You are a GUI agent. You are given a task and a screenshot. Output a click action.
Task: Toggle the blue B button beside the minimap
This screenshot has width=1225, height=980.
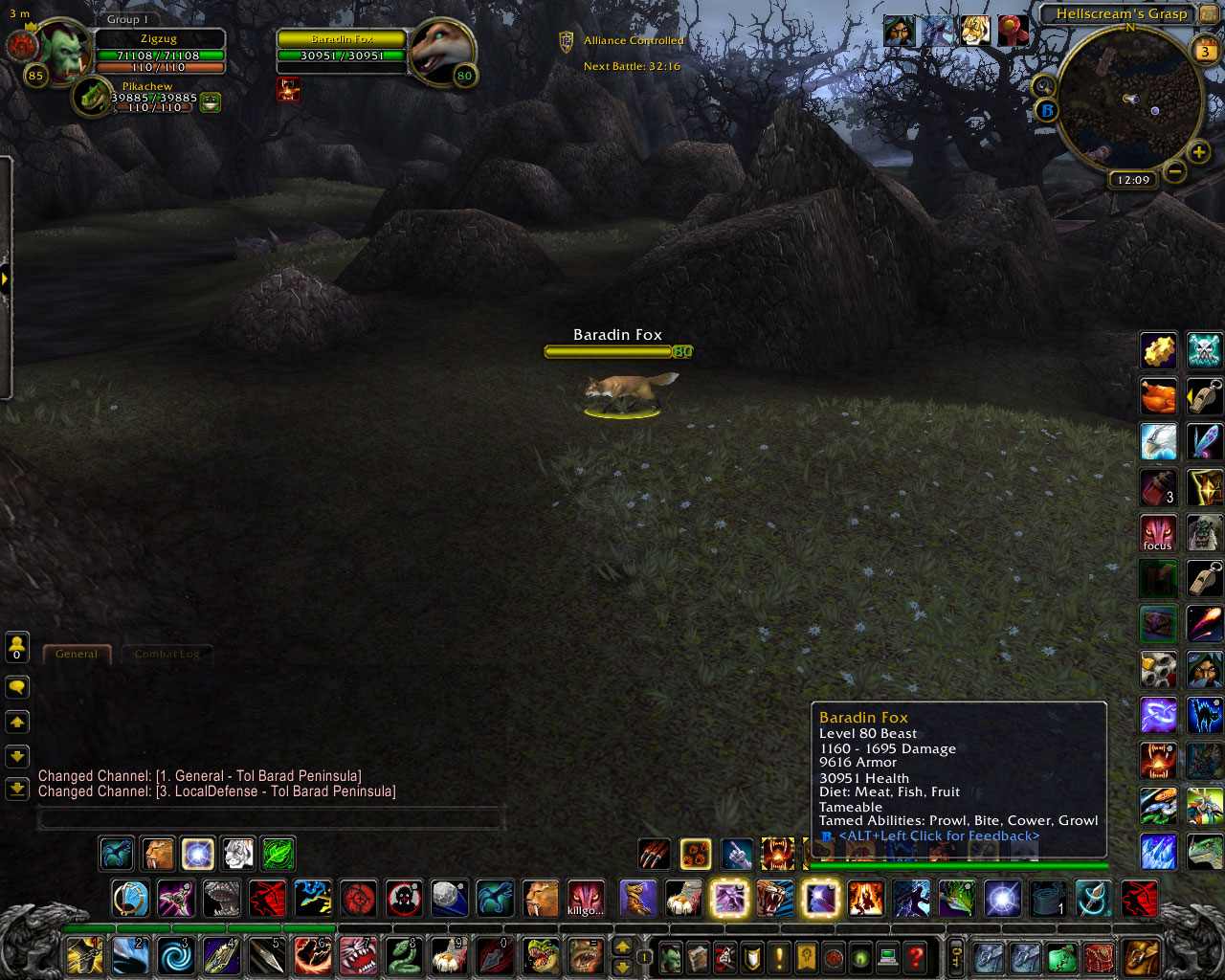(x=1048, y=110)
